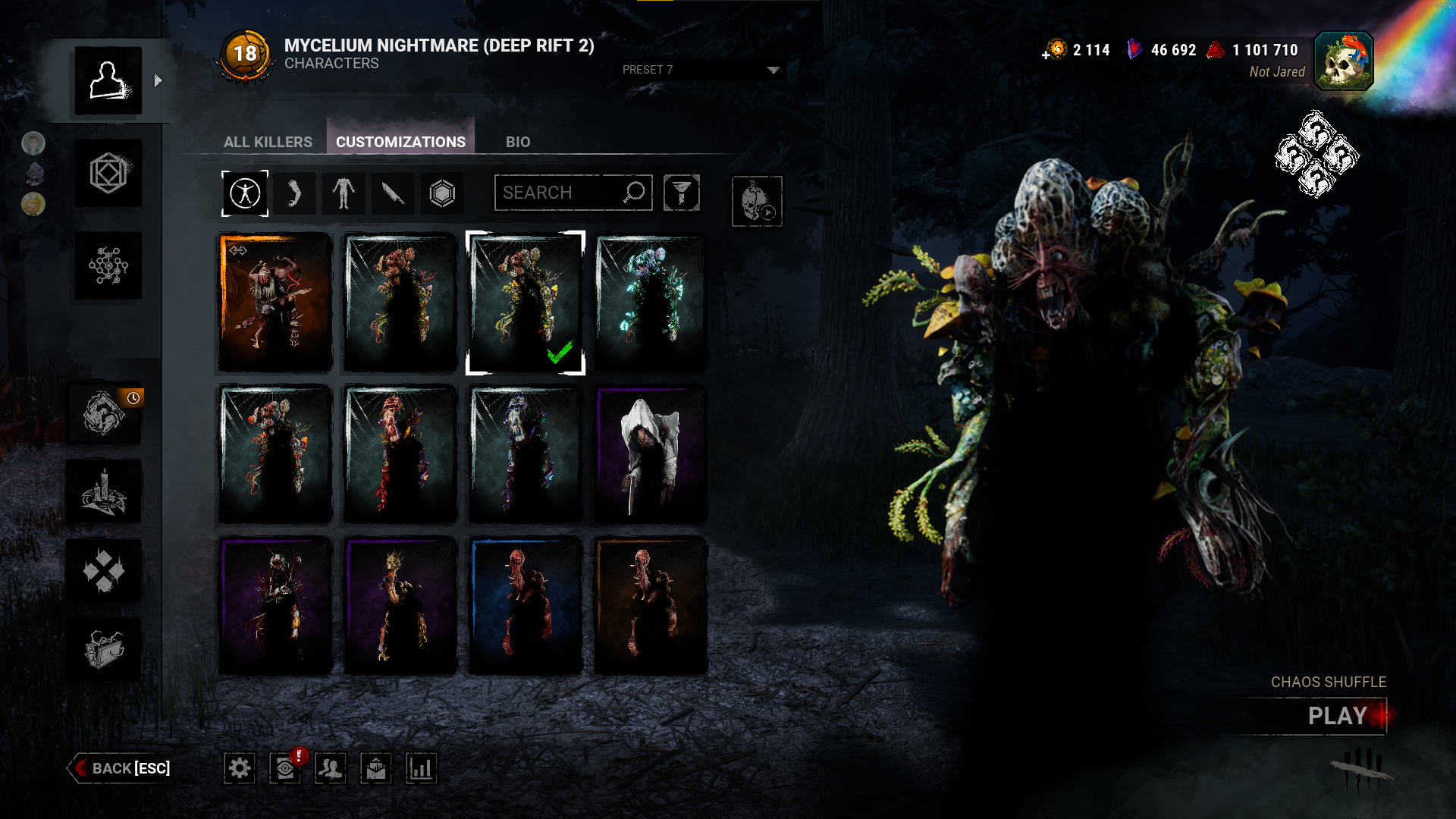The image size is (1456, 819).
Task: Go back with the Back button
Action: [x=121, y=768]
